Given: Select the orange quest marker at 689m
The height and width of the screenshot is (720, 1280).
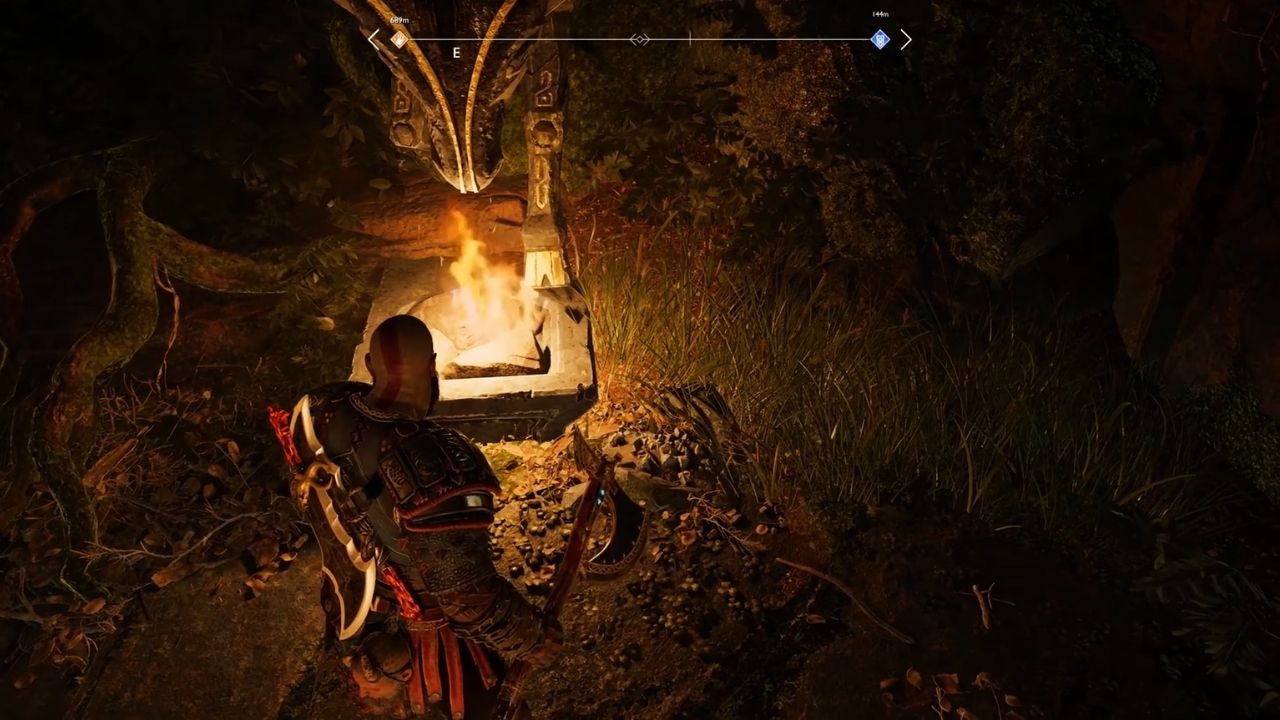Looking at the screenshot, I should click(x=399, y=39).
